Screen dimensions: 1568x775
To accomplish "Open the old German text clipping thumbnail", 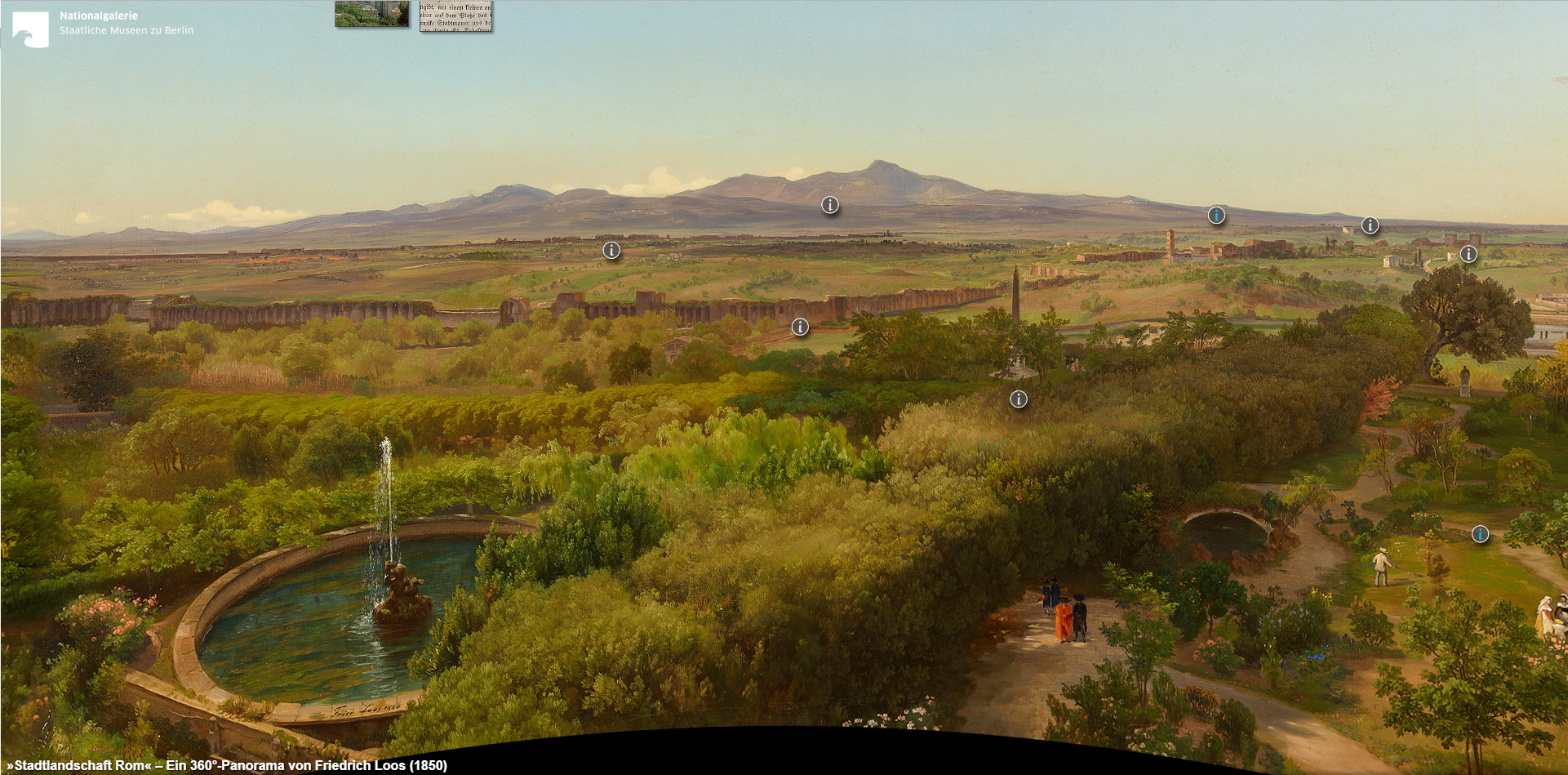I will [x=455, y=16].
